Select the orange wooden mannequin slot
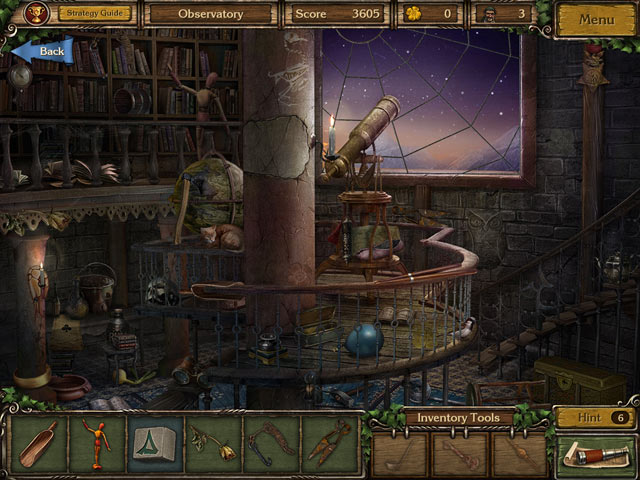640x480 pixels. coord(97,443)
